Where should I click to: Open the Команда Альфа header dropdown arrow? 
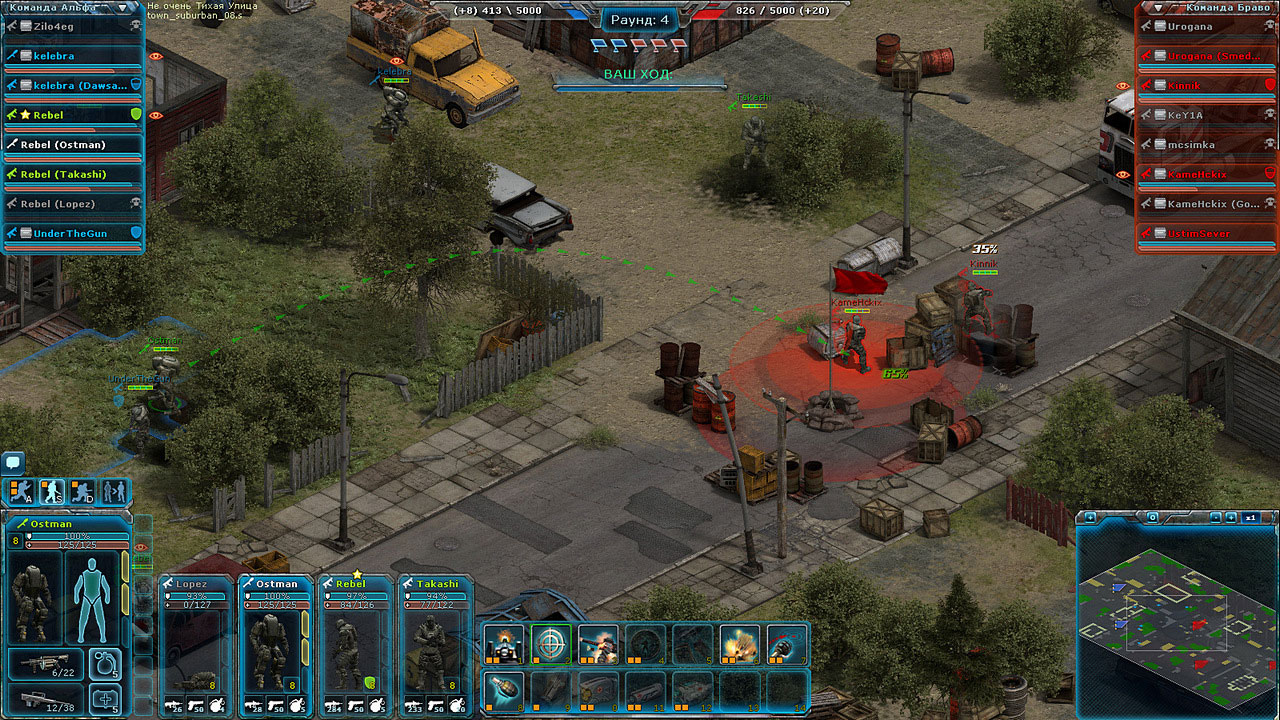coord(122,8)
